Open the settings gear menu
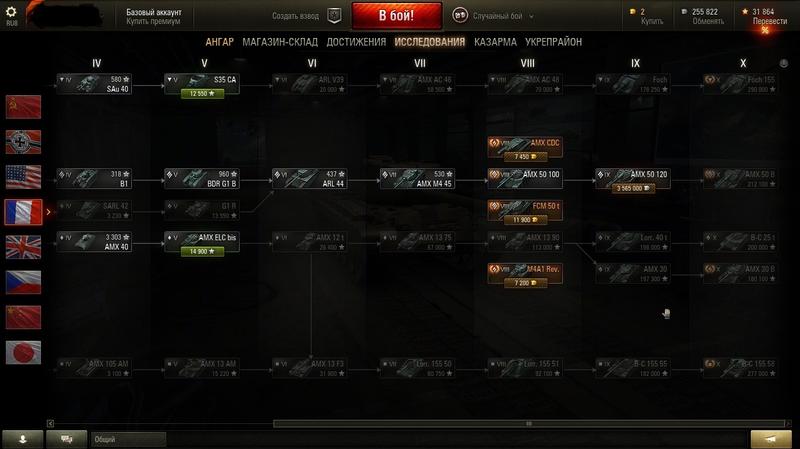 pos(13,11)
